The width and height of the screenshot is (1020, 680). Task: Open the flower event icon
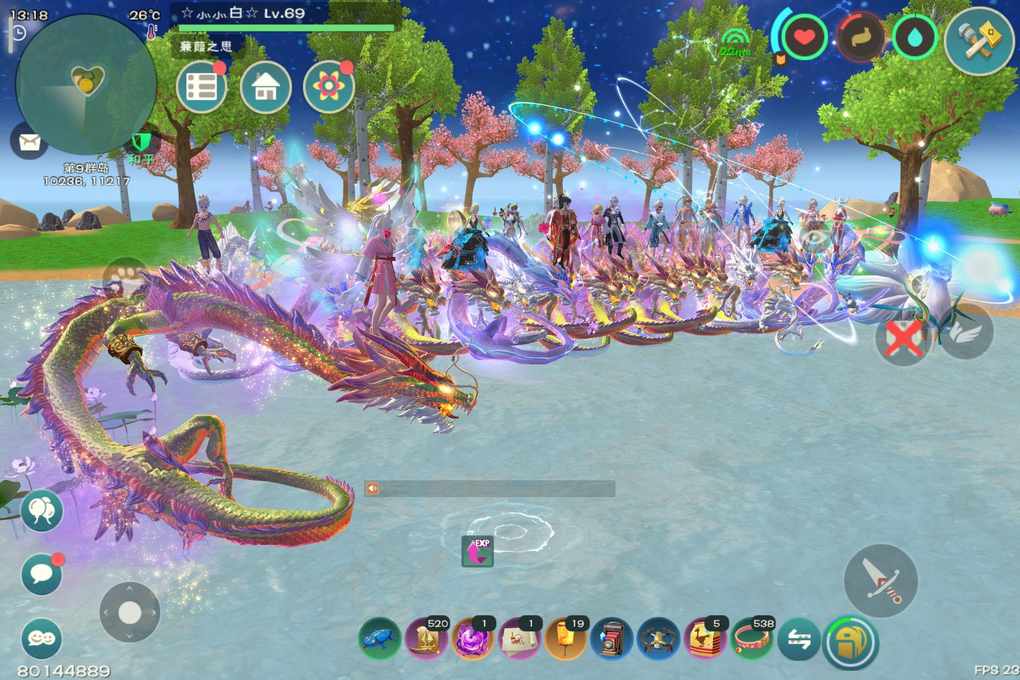click(x=329, y=87)
